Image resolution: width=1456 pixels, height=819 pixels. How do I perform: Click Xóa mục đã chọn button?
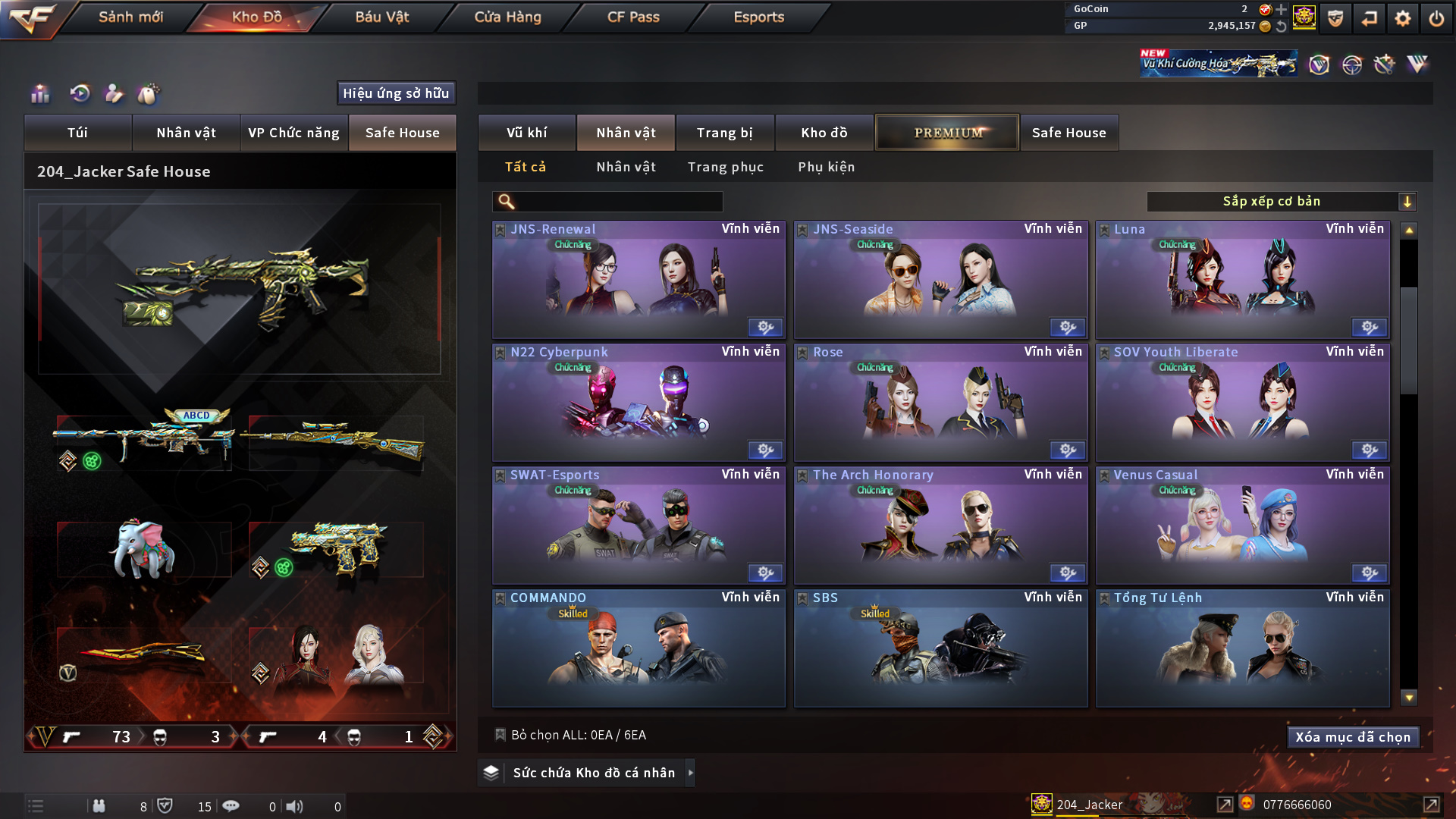click(1352, 737)
